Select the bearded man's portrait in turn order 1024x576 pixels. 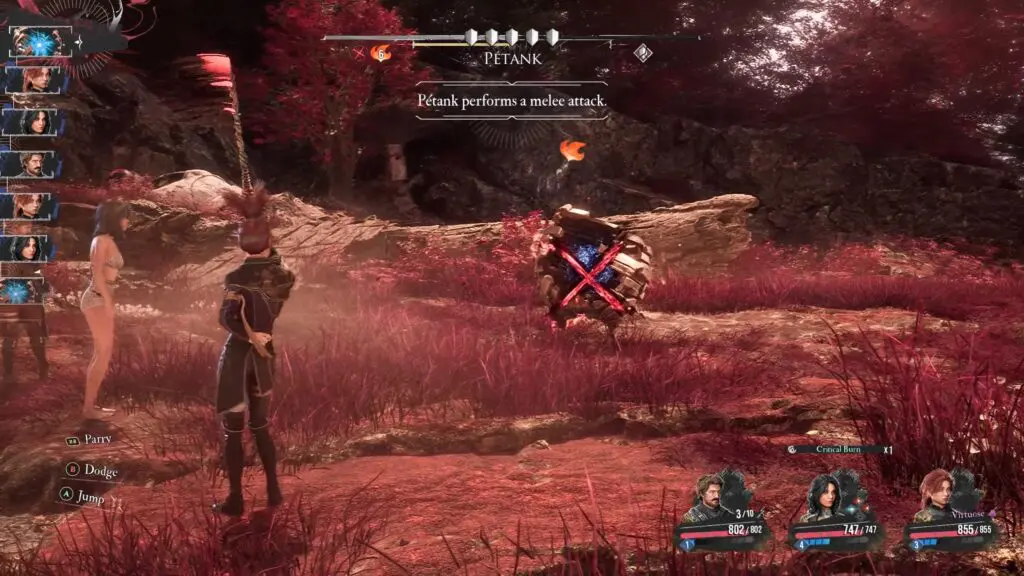click(36, 164)
